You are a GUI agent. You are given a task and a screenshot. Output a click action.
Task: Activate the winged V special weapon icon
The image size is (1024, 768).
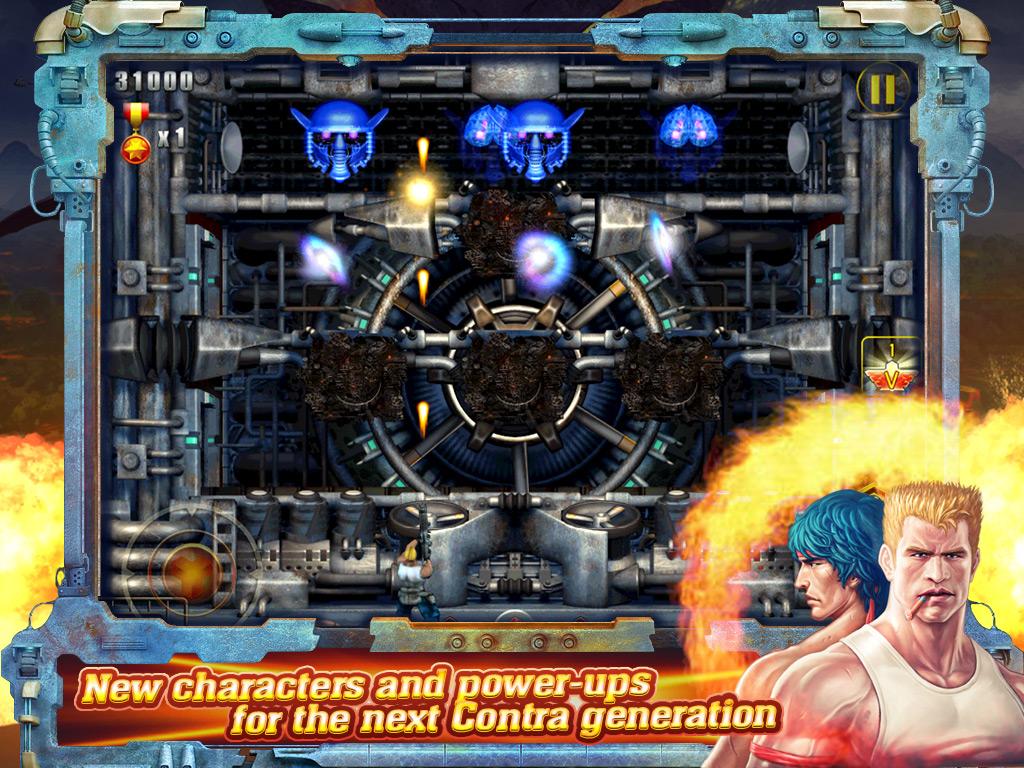[x=890, y=370]
